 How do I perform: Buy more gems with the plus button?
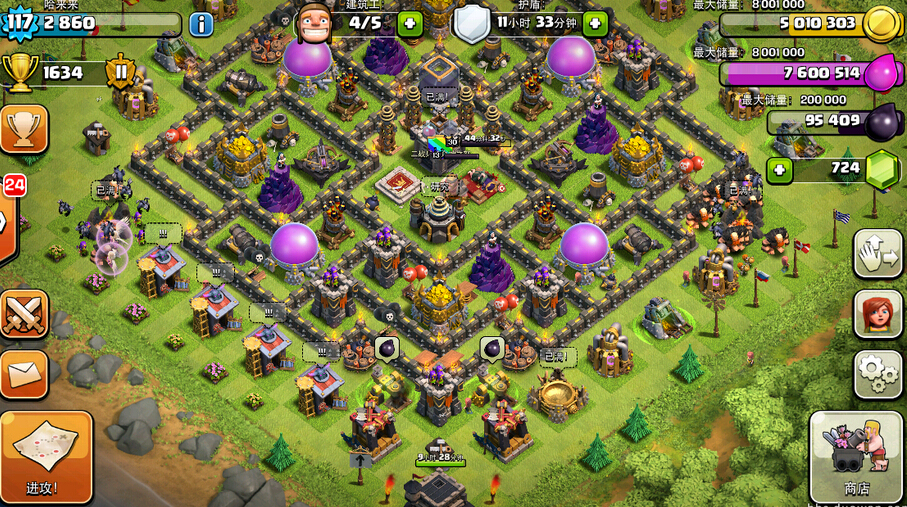779,170
